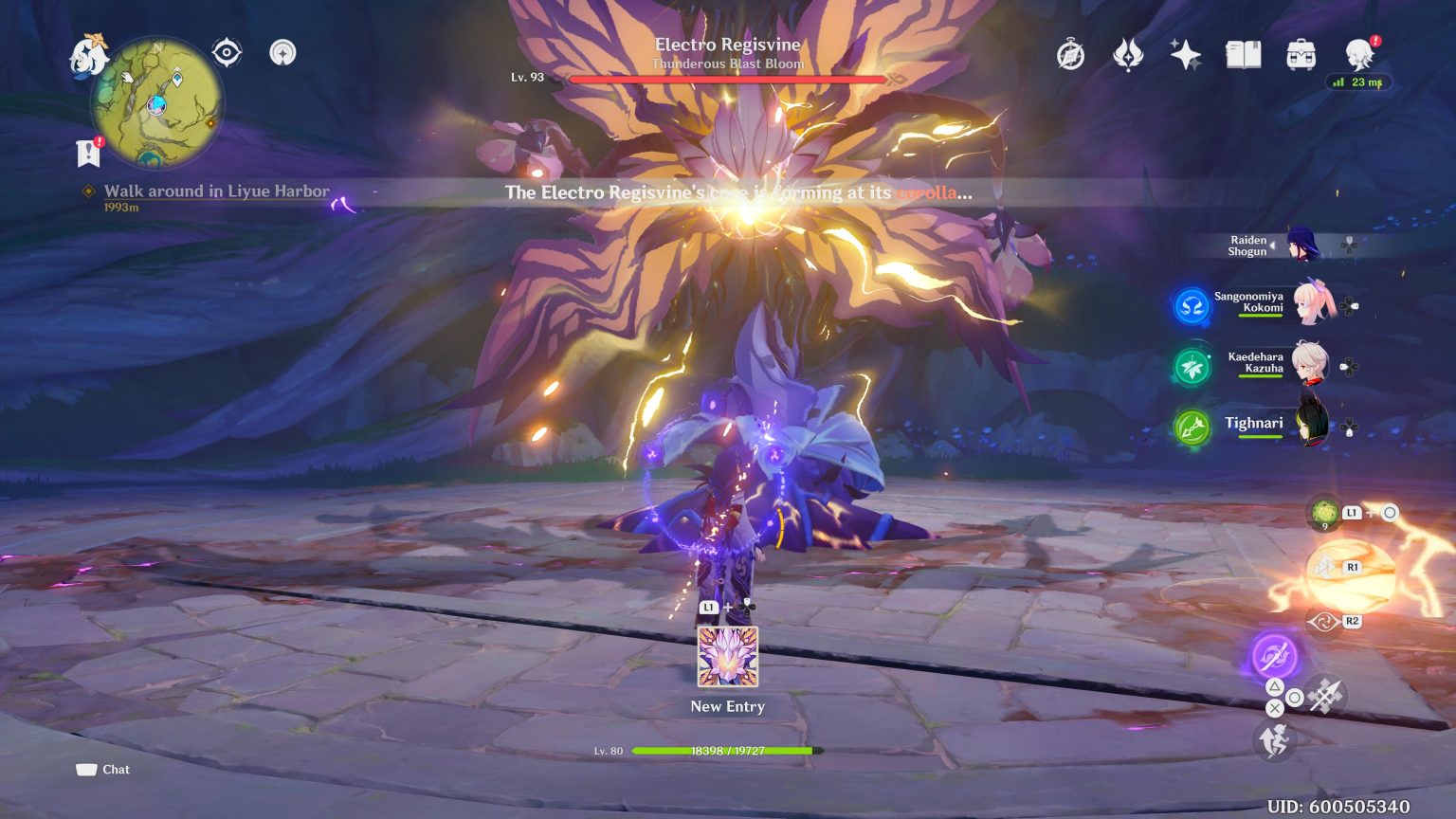Open the Paimon Menu portrait

pos(1361,55)
